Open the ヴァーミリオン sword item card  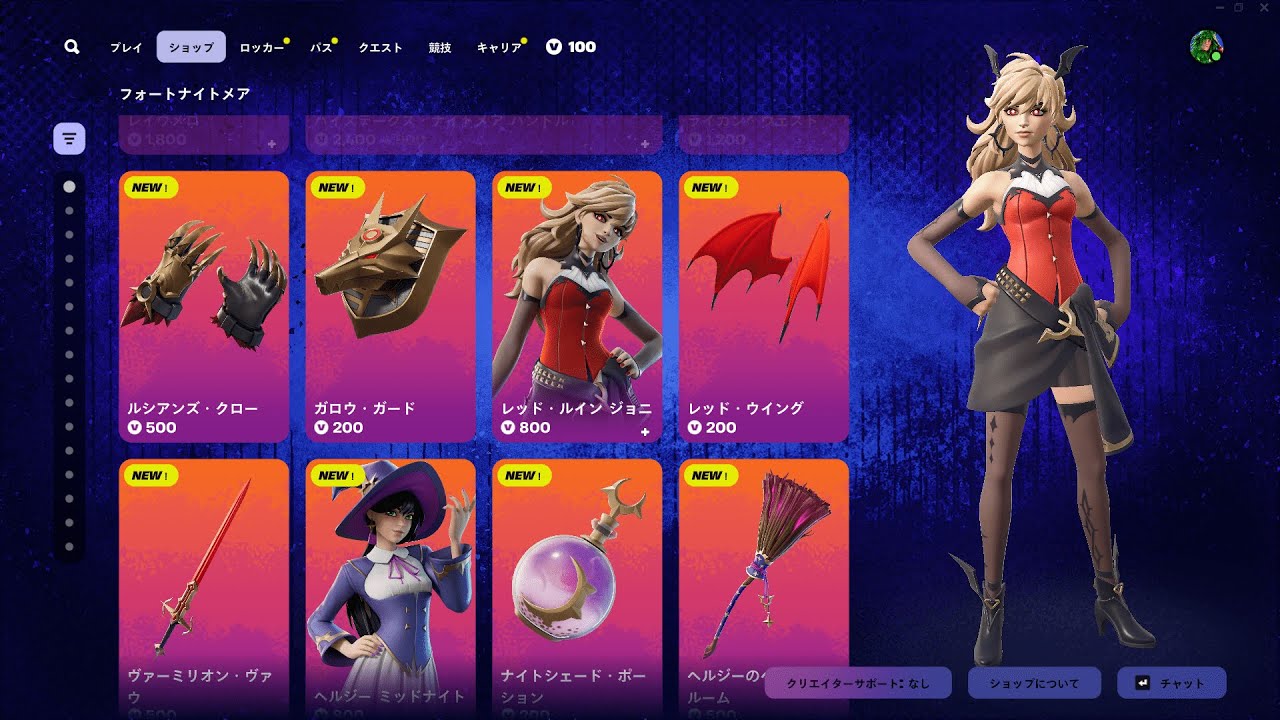[204, 585]
